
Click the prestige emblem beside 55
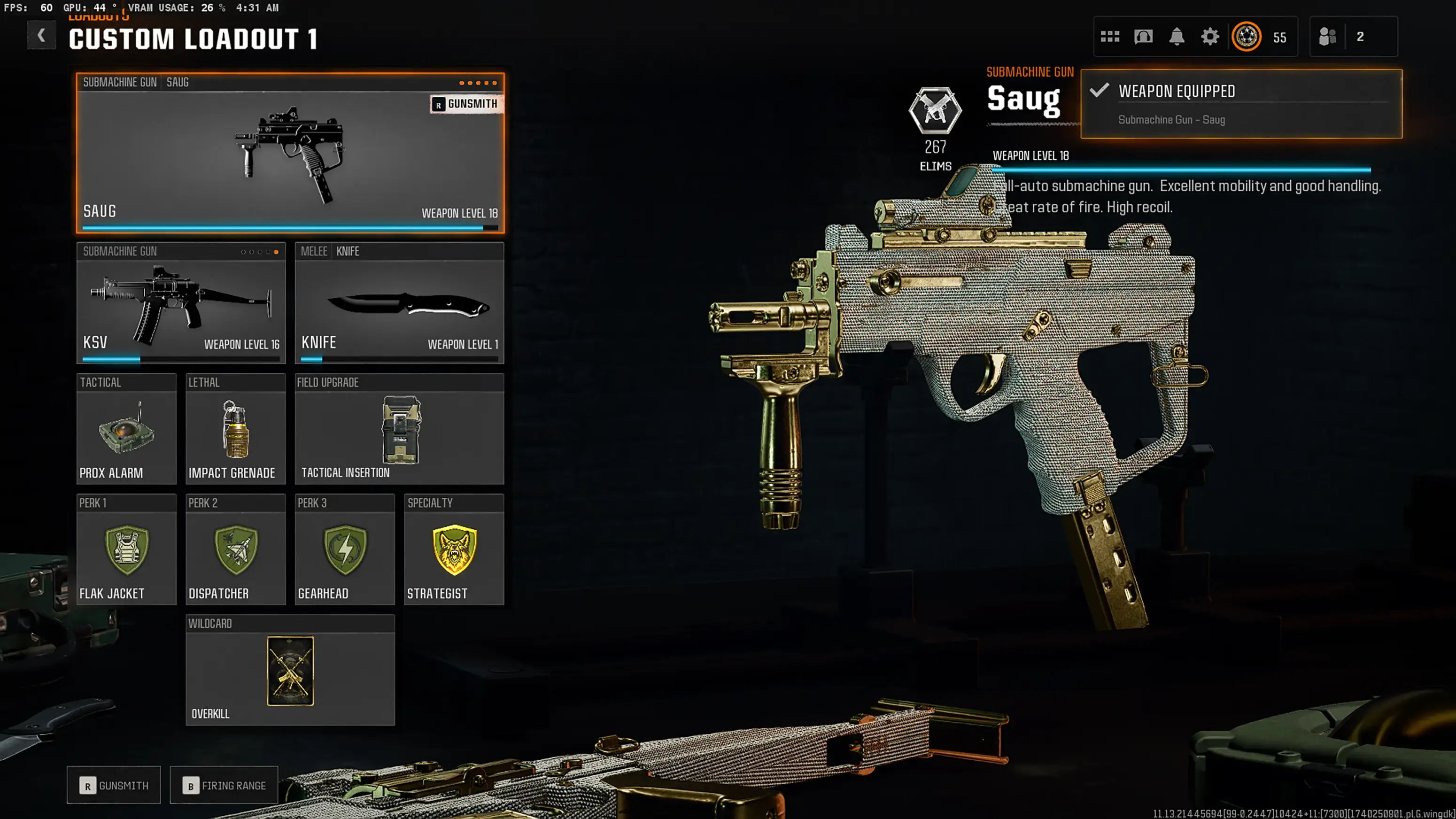click(x=1247, y=36)
